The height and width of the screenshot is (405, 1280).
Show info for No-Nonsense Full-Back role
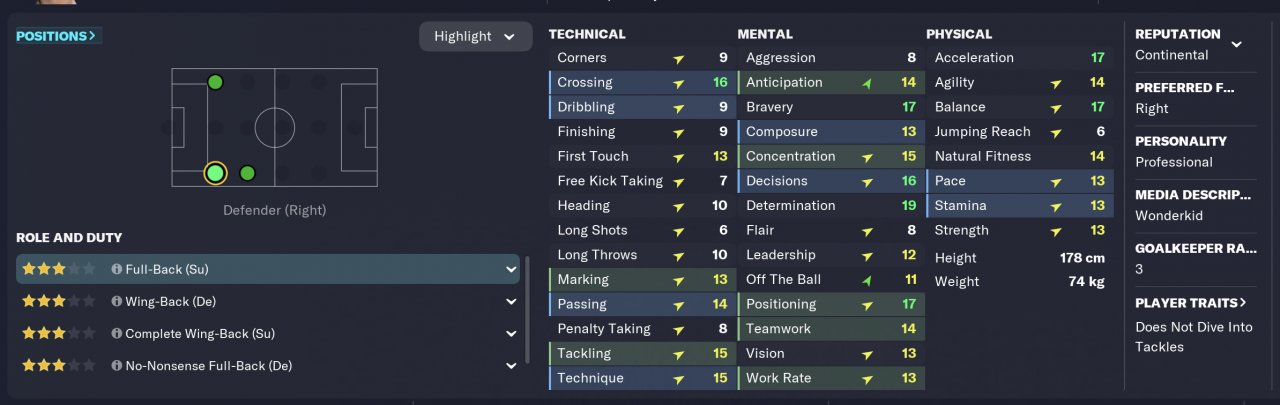point(116,366)
